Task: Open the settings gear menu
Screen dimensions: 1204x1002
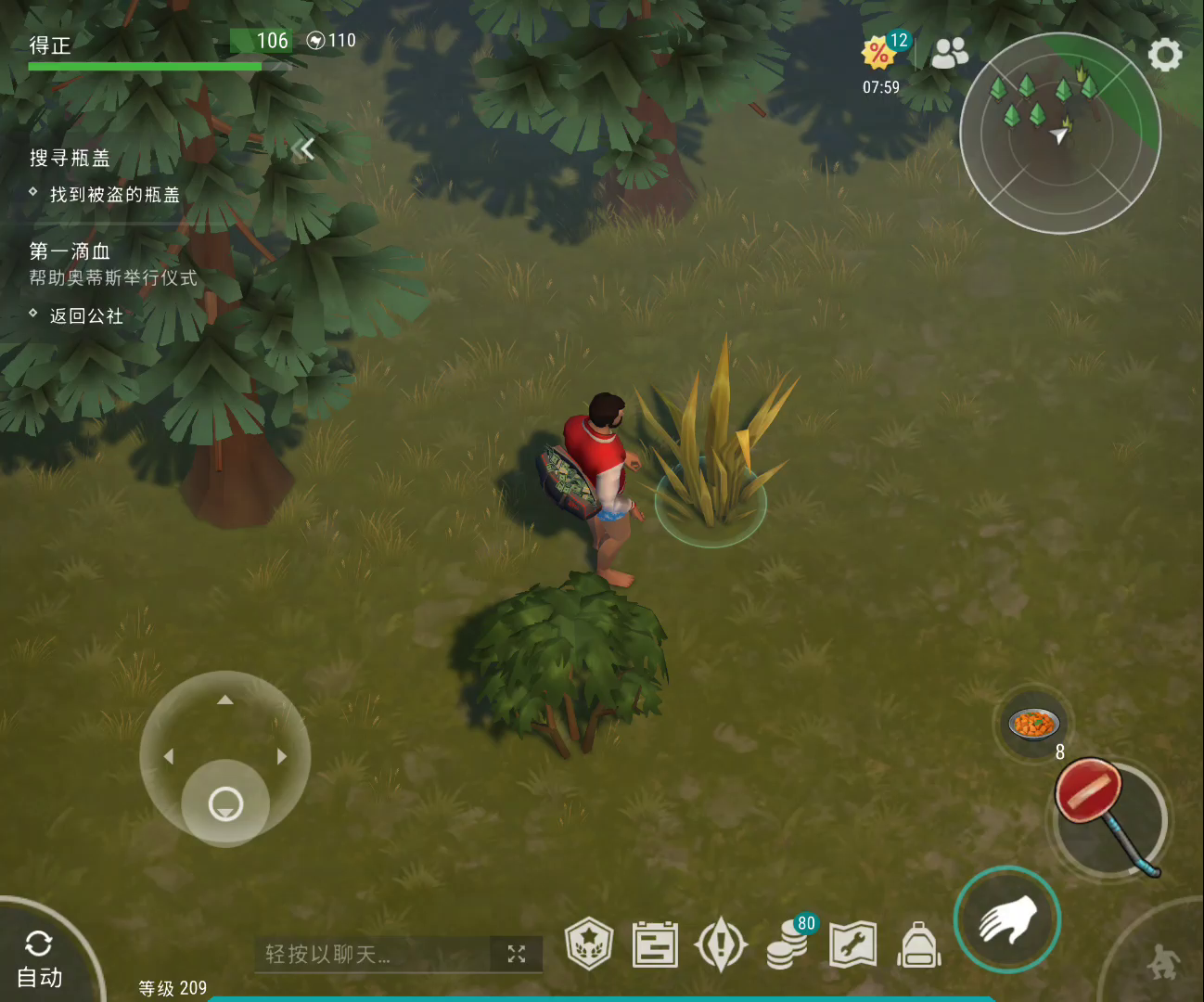Action: (1165, 56)
